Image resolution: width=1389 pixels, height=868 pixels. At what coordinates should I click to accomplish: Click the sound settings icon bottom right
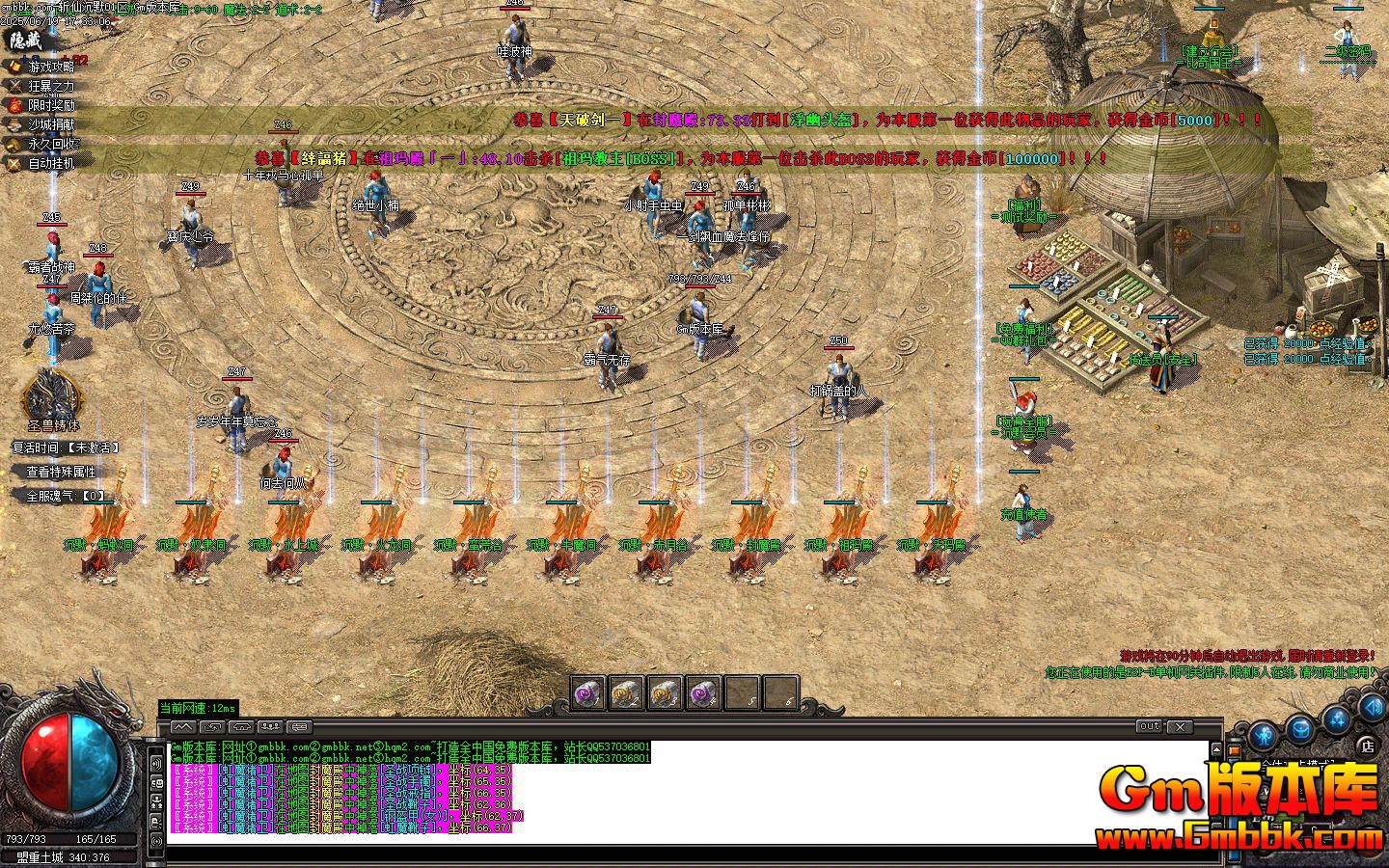click(x=1372, y=707)
